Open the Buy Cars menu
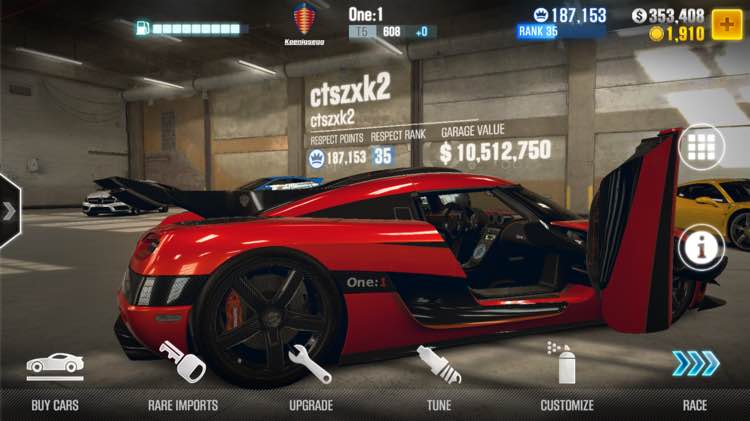This screenshot has width=750, height=421. point(54,378)
